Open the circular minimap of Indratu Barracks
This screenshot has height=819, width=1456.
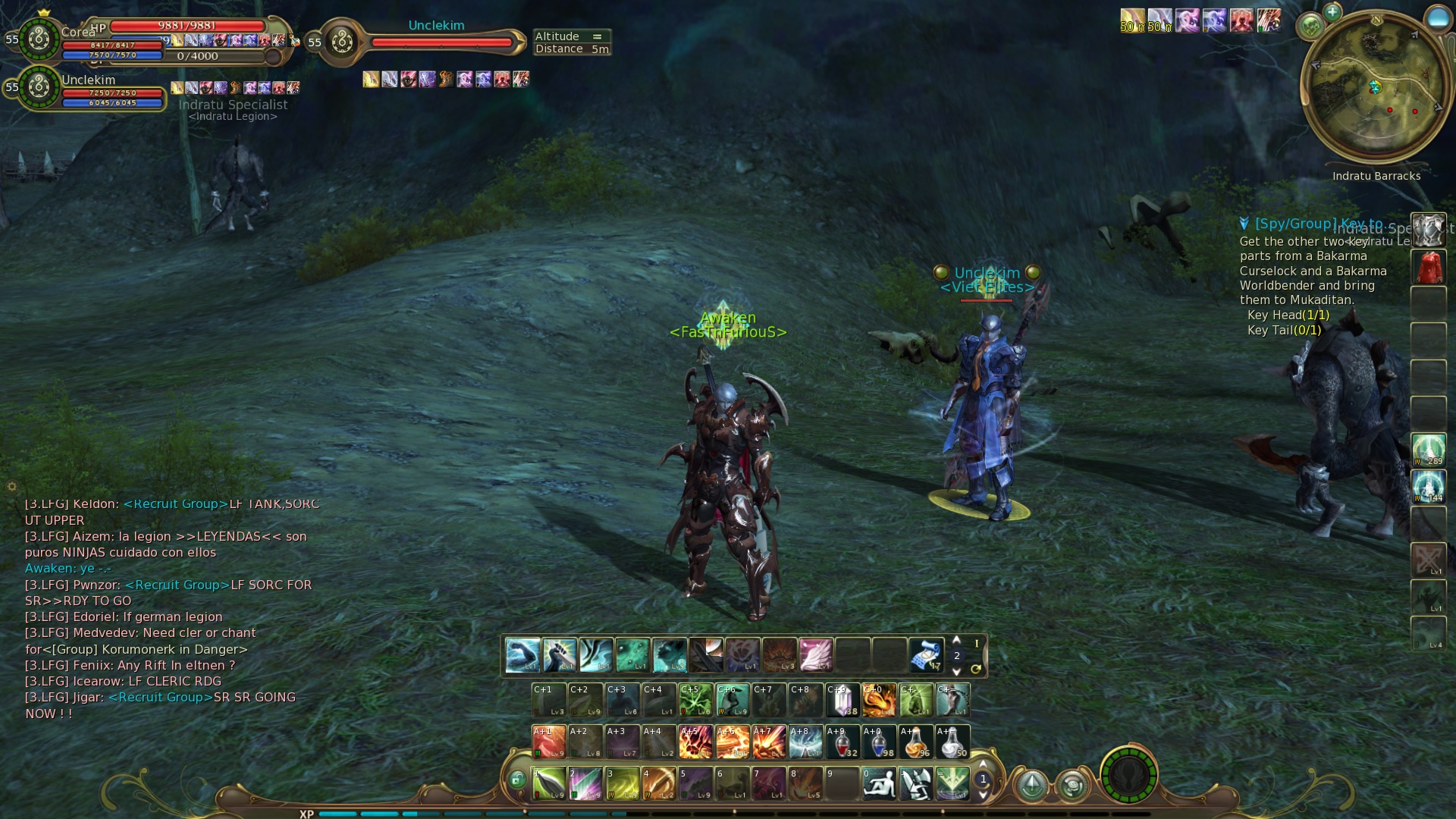click(x=1376, y=86)
